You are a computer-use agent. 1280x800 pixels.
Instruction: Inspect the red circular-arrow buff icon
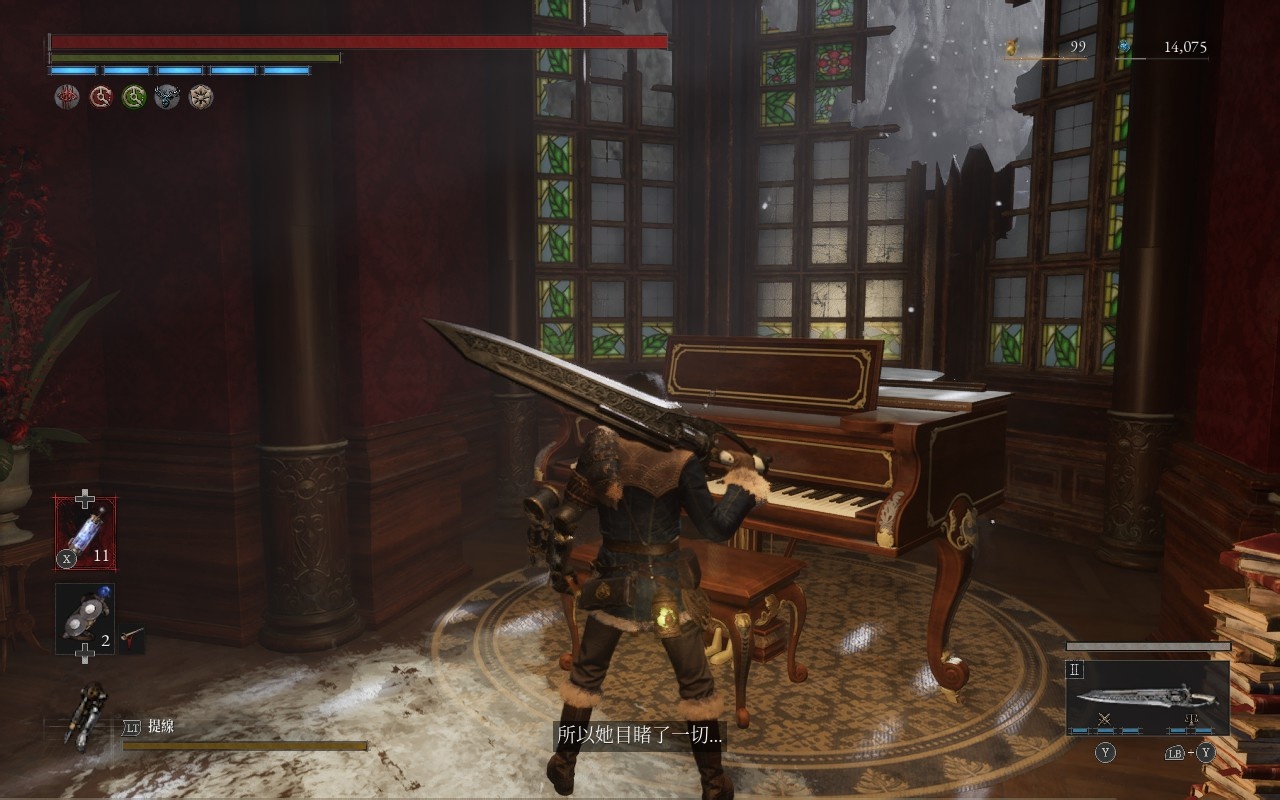101,97
